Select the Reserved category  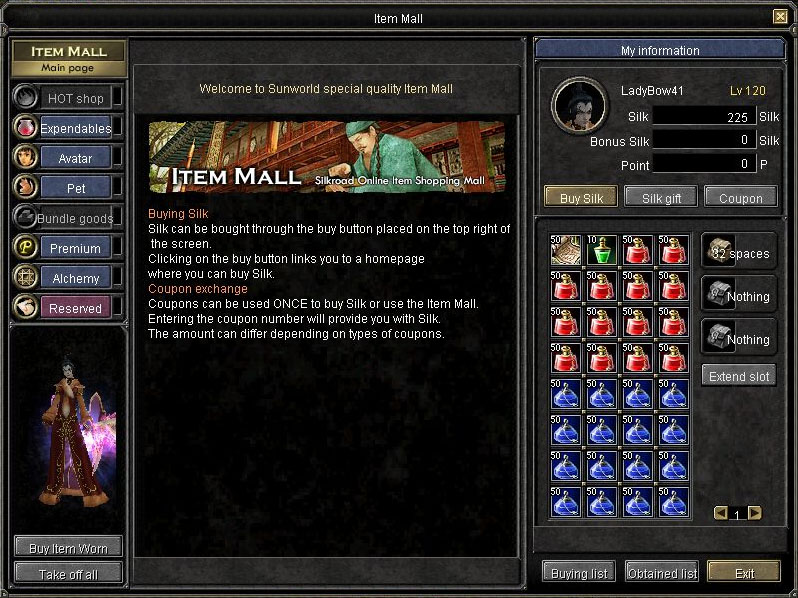pos(75,308)
